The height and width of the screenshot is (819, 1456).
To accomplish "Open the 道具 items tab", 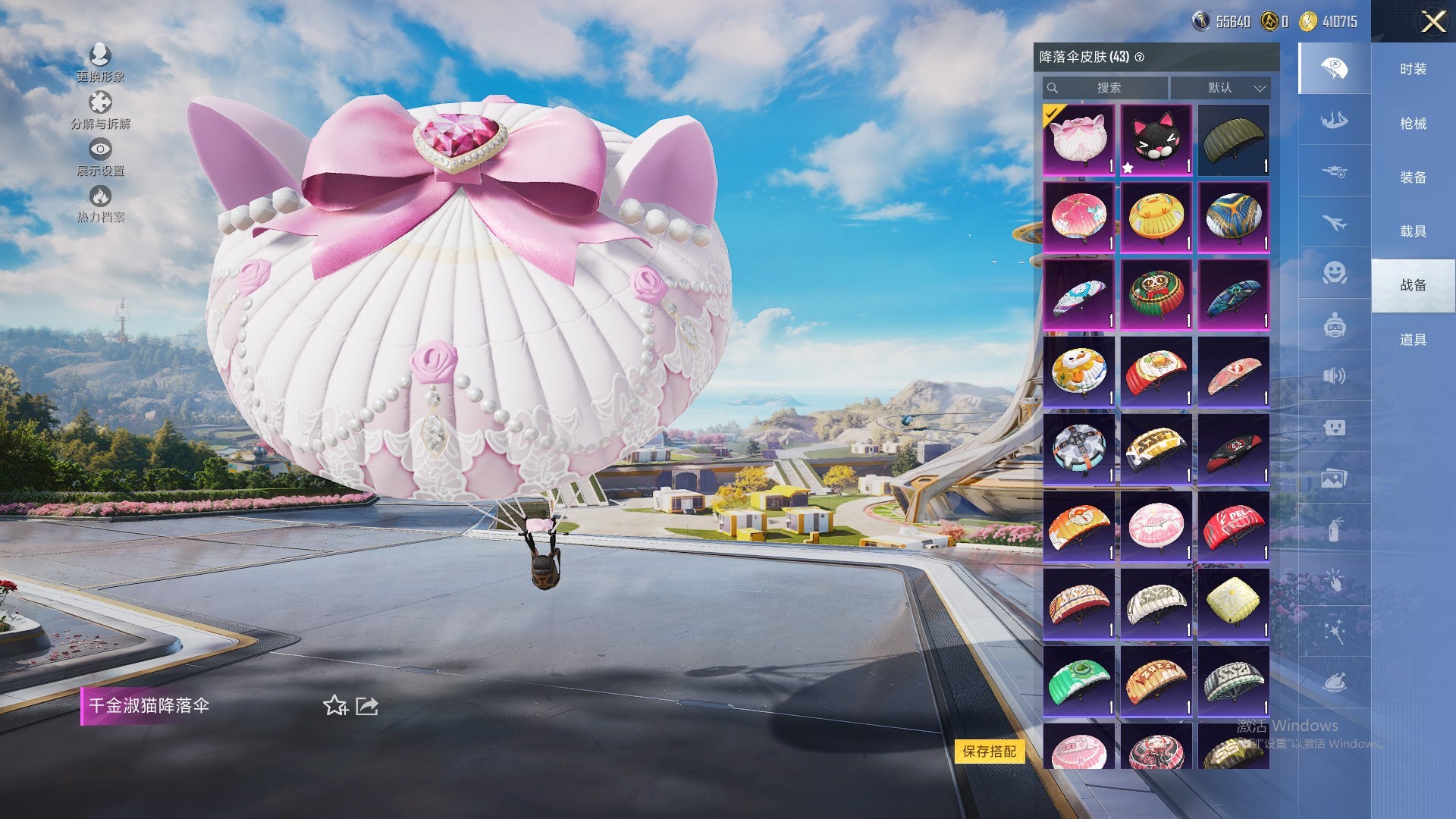I will coord(1413,340).
